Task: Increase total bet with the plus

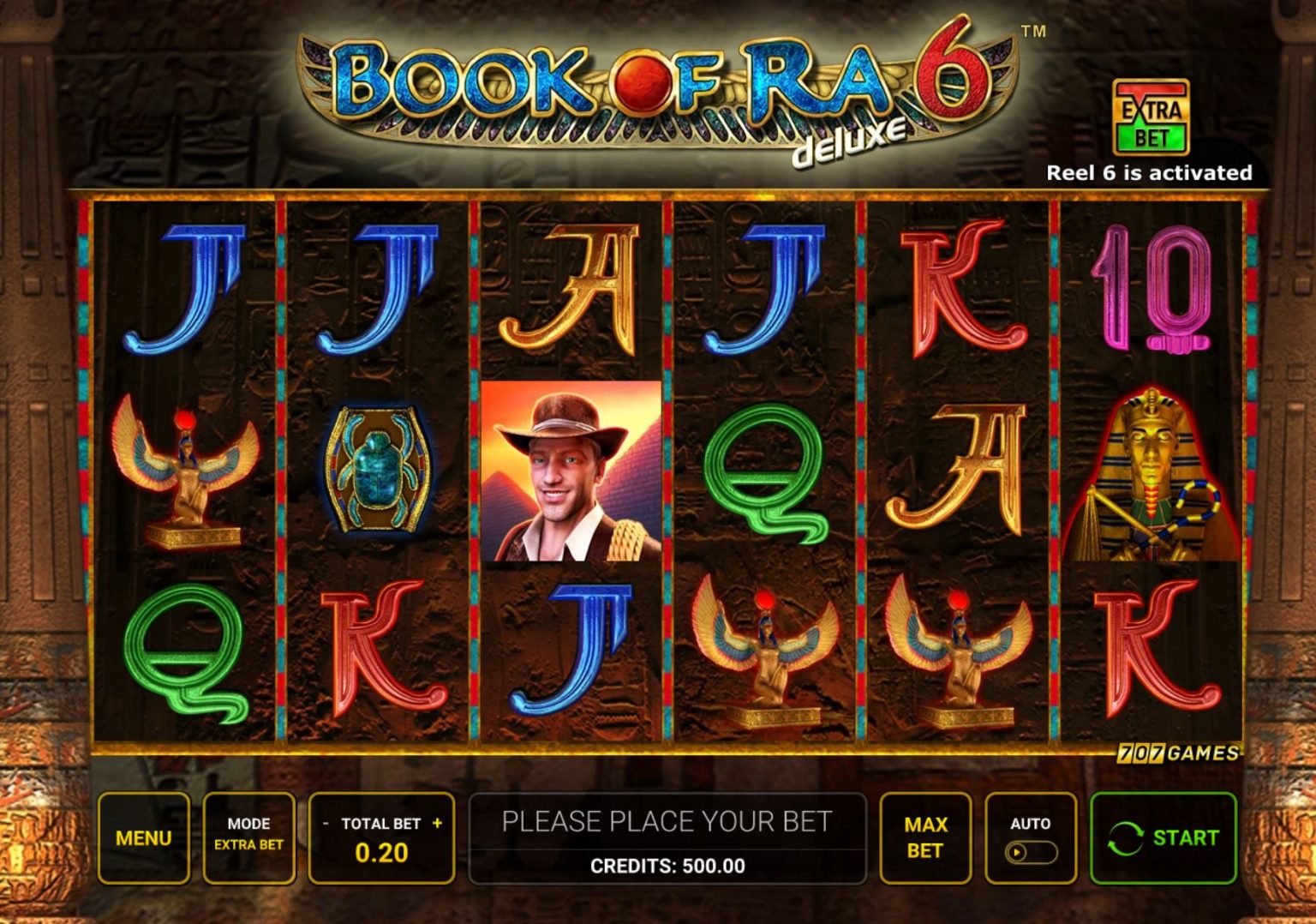Action: coord(437,823)
